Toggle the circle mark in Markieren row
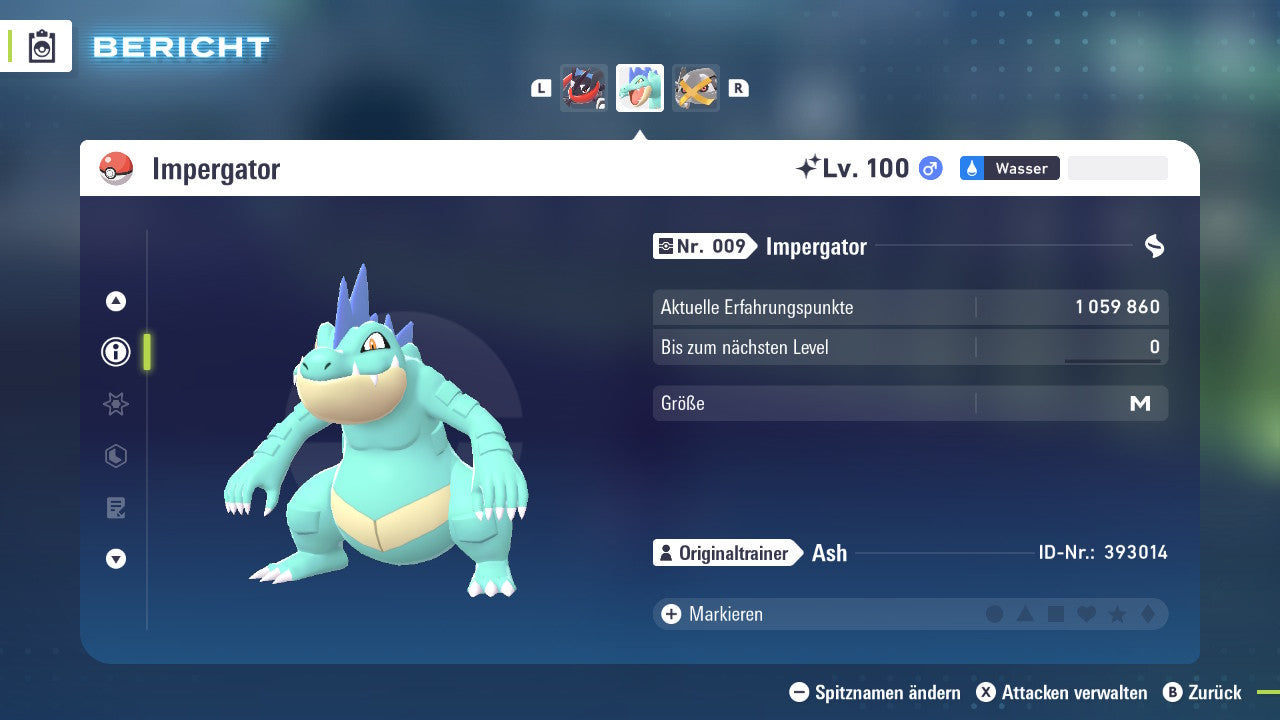The image size is (1280, 720). point(995,613)
